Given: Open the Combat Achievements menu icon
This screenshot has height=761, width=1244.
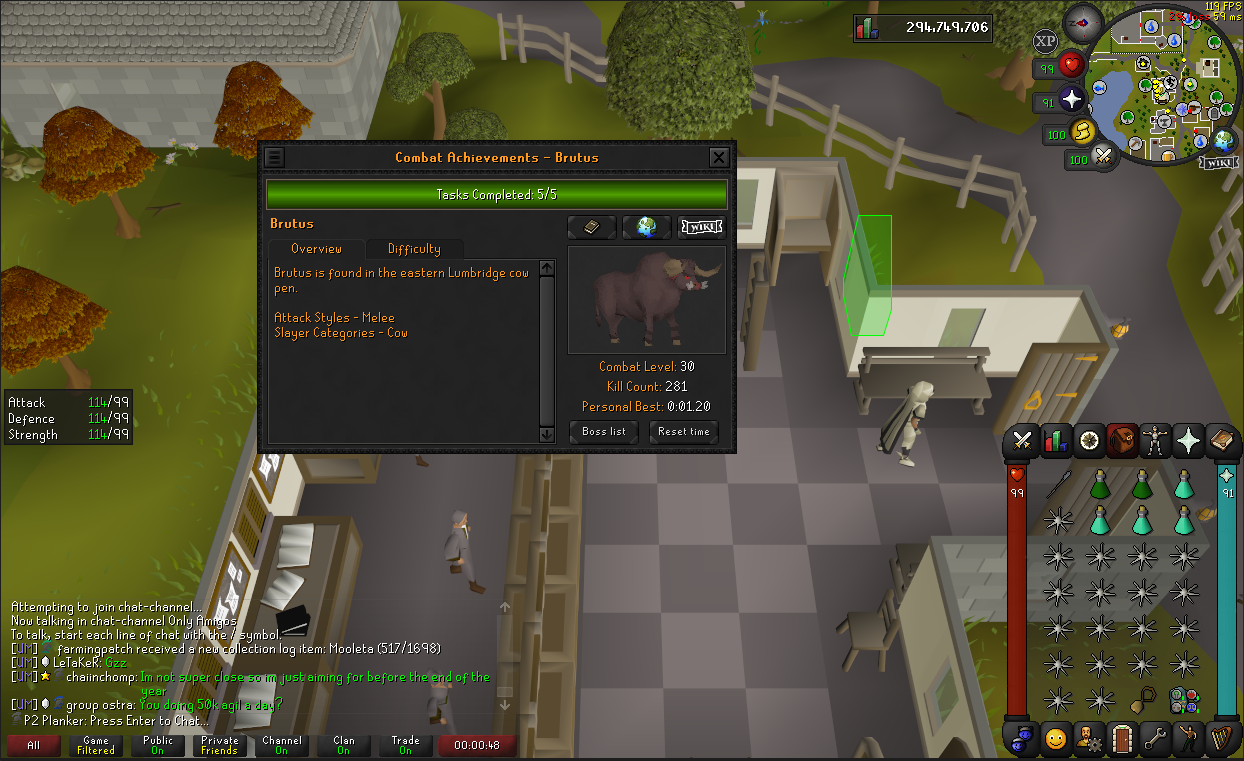Looking at the screenshot, I should click(x=274, y=157).
